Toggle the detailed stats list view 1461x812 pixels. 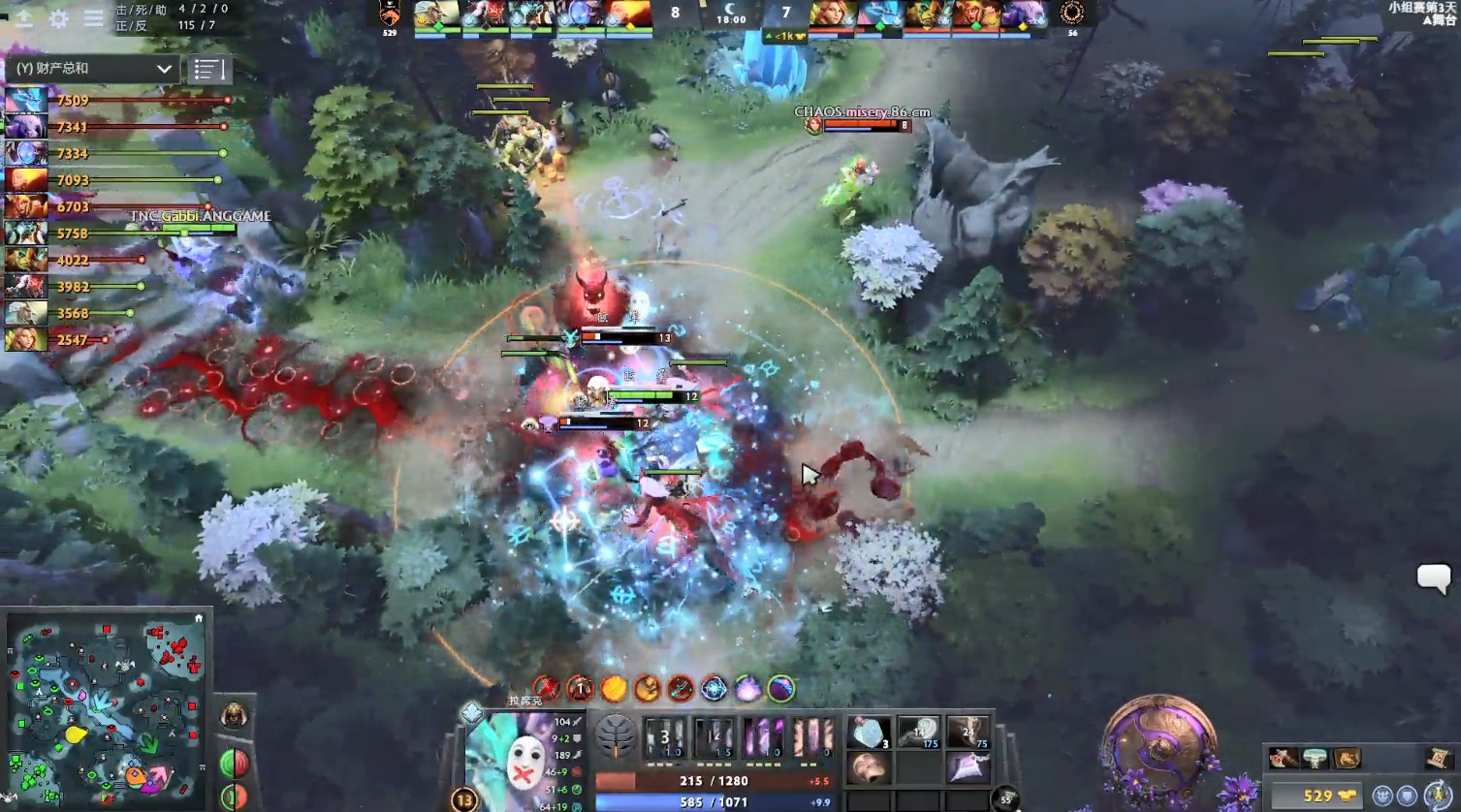[x=211, y=68]
